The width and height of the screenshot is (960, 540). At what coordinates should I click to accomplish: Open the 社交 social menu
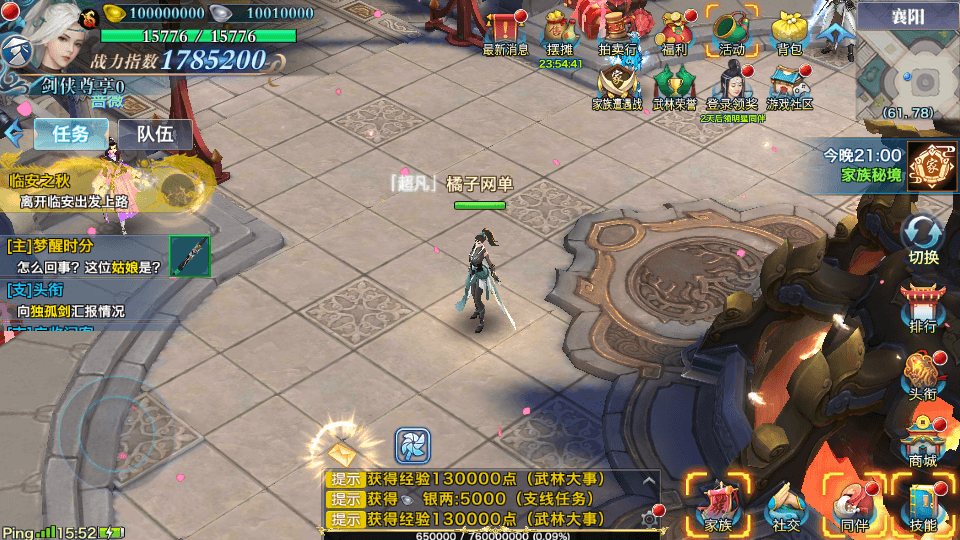tap(787, 505)
